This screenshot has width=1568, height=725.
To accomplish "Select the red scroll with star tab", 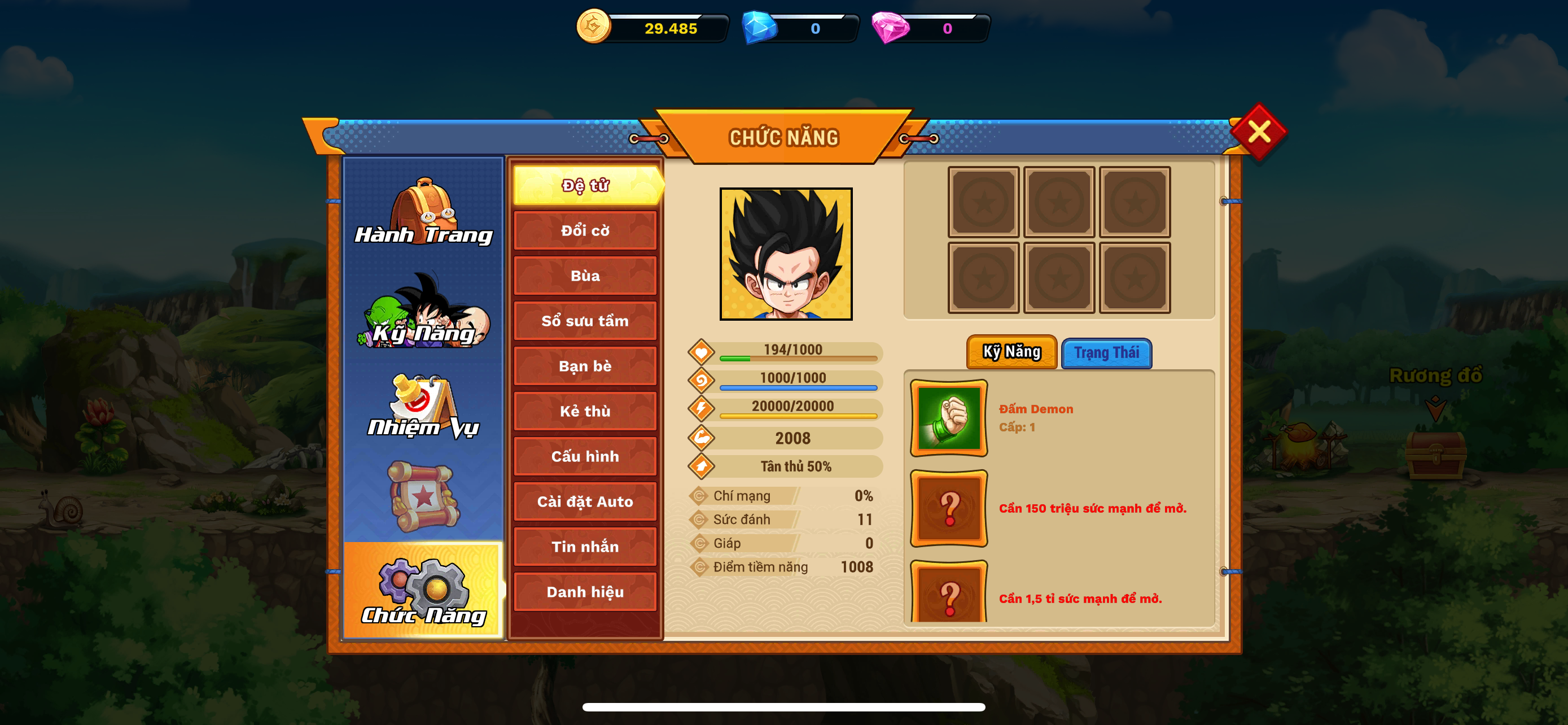I will pyautogui.click(x=423, y=496).
